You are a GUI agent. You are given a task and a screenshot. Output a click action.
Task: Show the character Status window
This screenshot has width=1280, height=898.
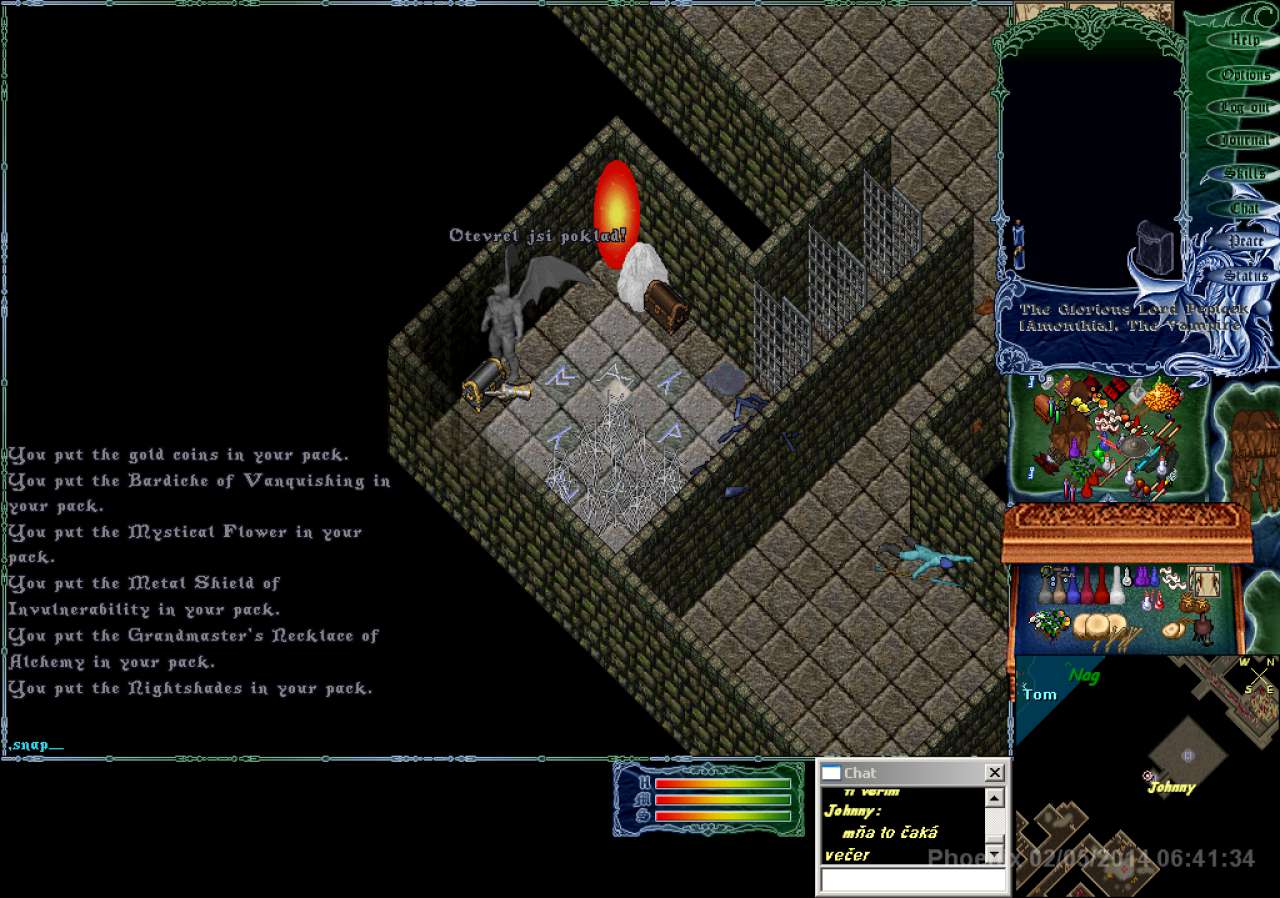[1245, 275]
